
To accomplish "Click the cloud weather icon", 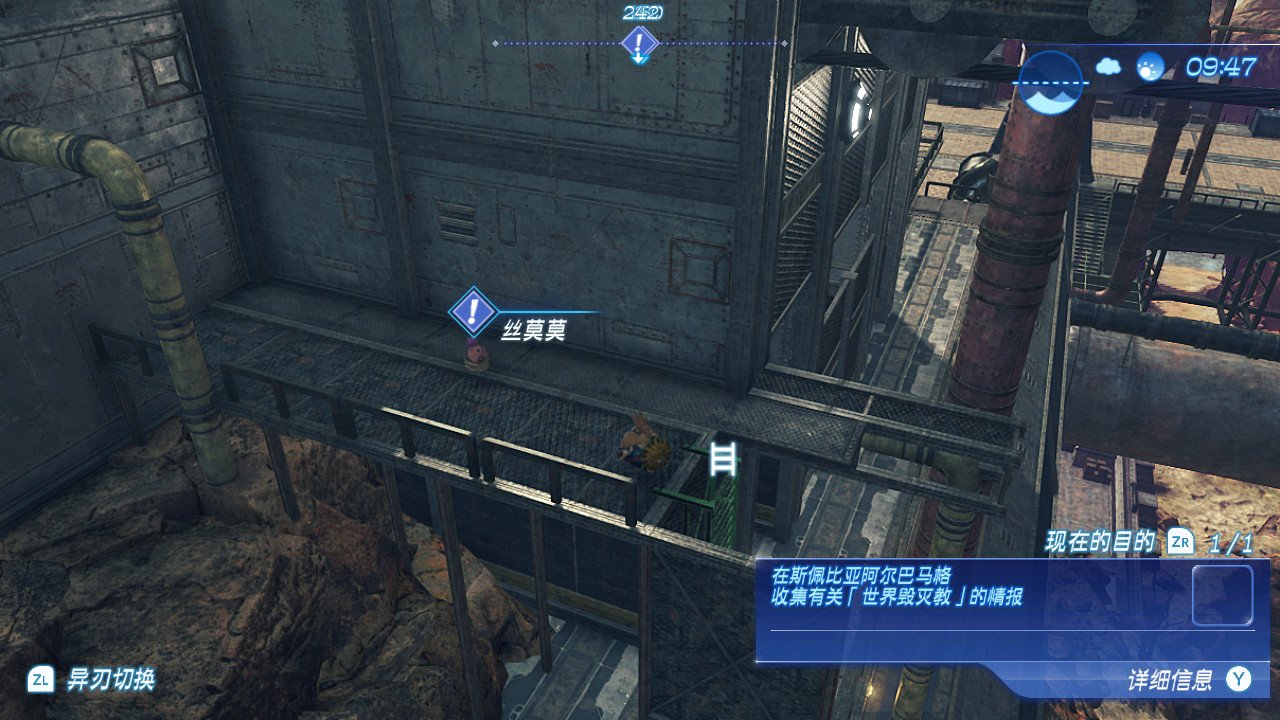I will click(1109, 67).
